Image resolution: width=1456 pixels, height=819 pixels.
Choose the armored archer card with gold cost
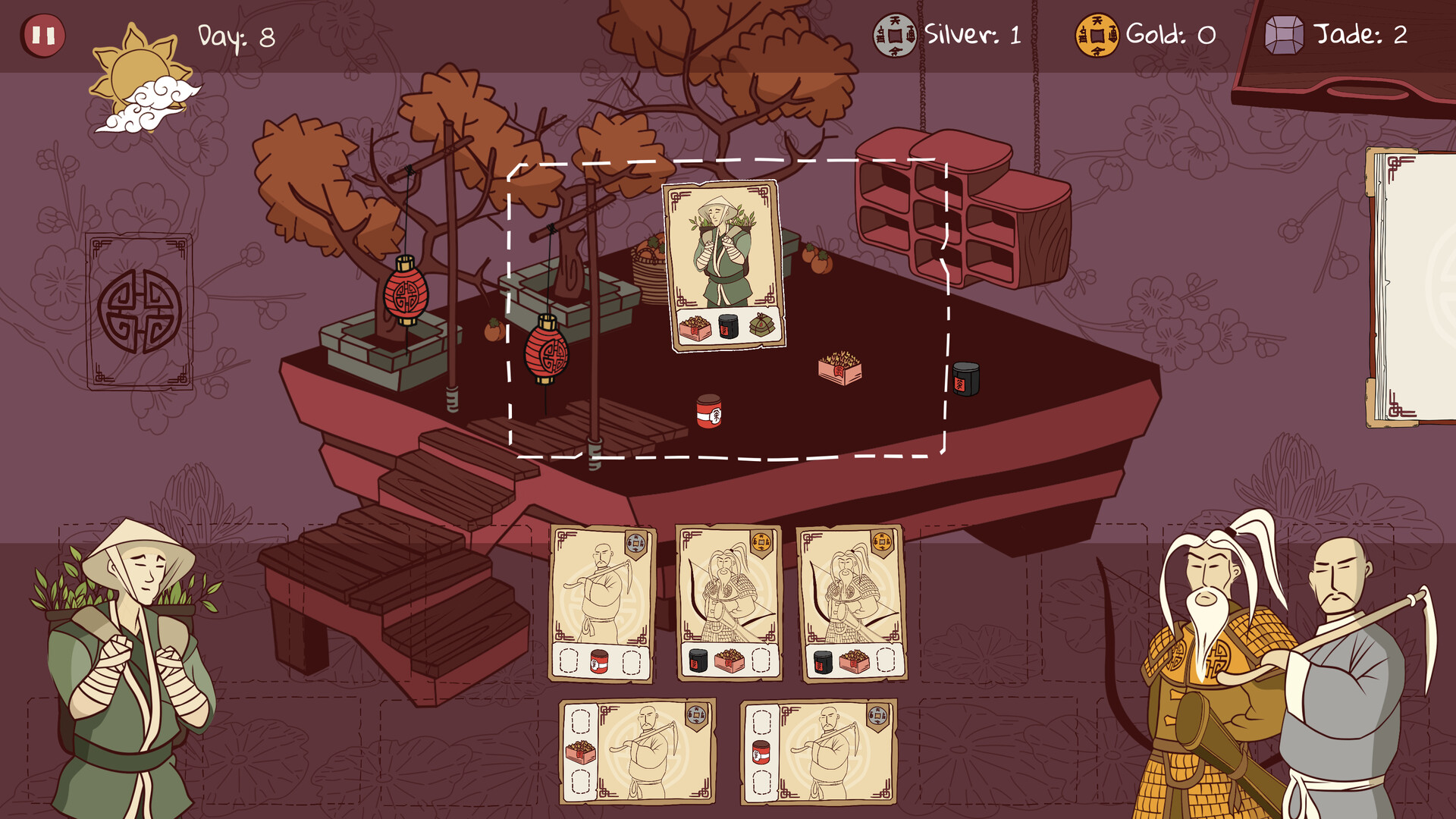pos(728,603)
